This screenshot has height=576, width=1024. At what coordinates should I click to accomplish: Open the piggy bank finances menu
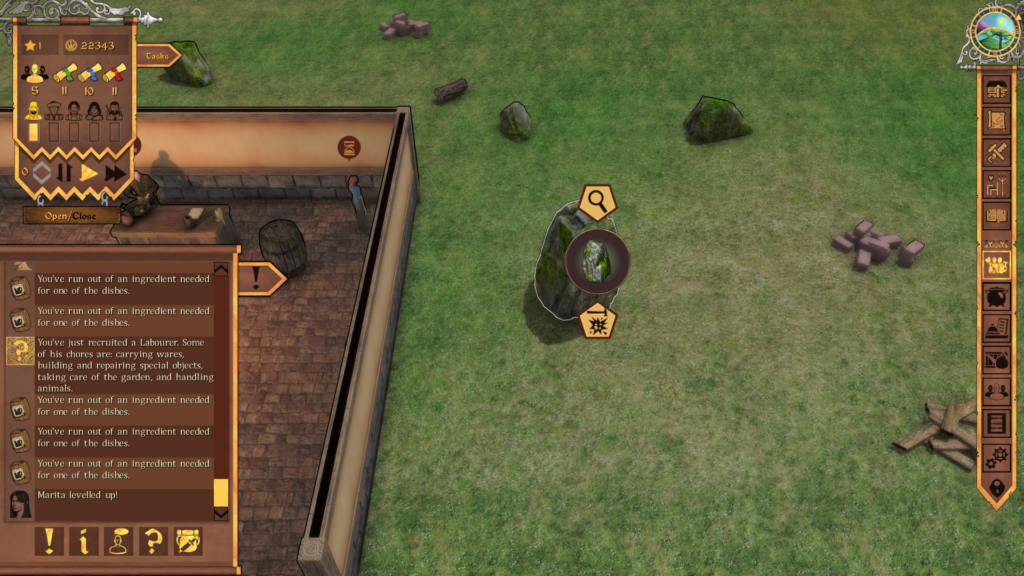[996, 298]
